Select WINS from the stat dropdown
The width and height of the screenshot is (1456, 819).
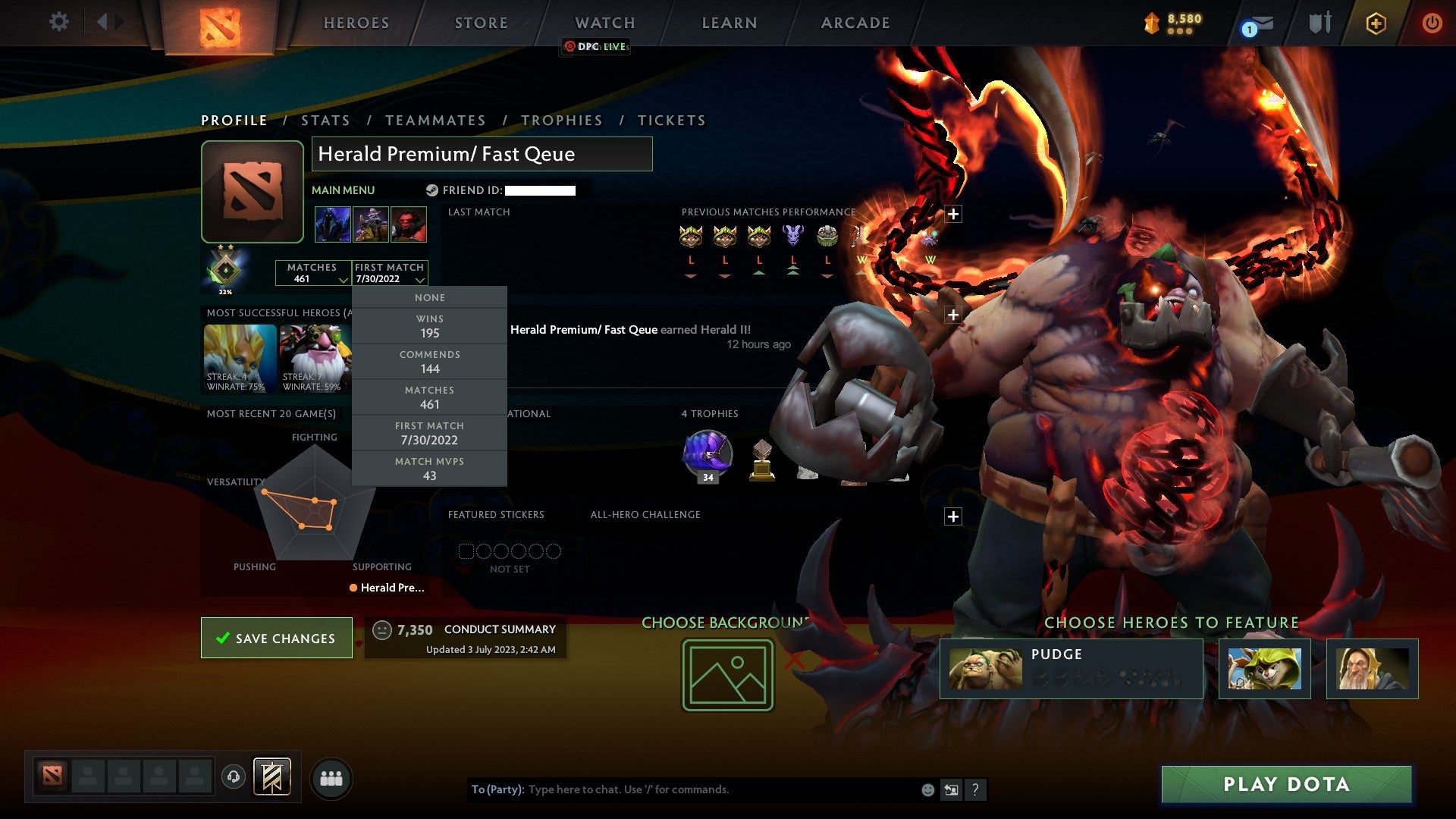(x=429, y=326)
